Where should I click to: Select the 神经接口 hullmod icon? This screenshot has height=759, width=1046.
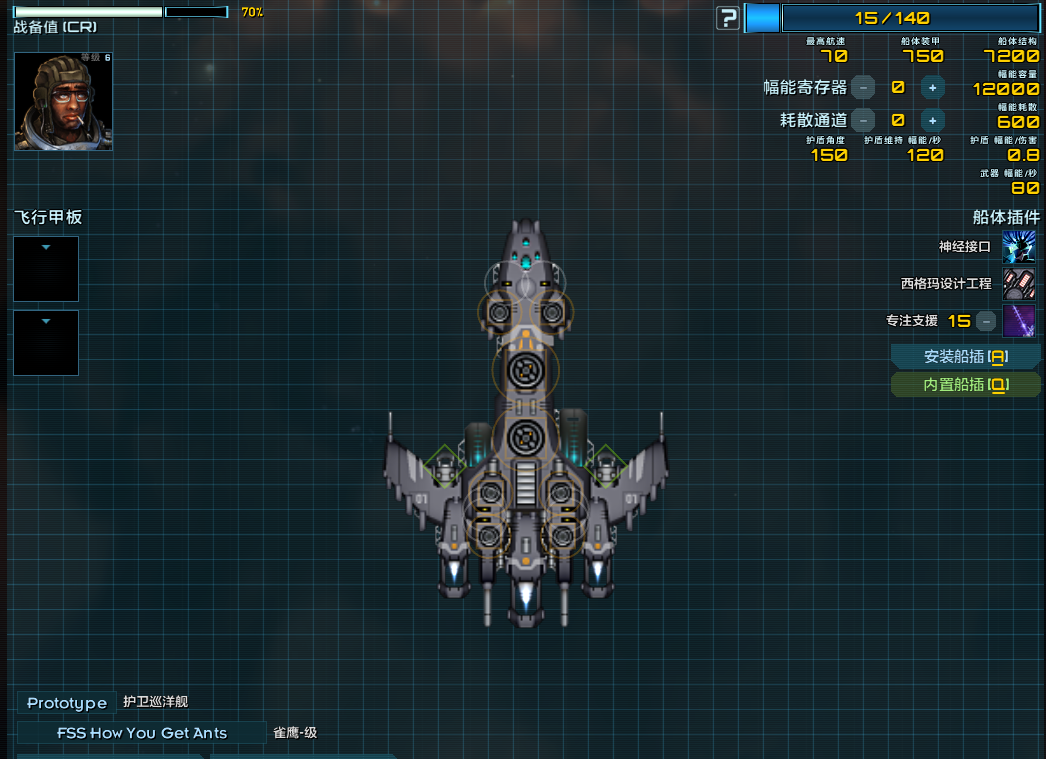[1018, 246]
